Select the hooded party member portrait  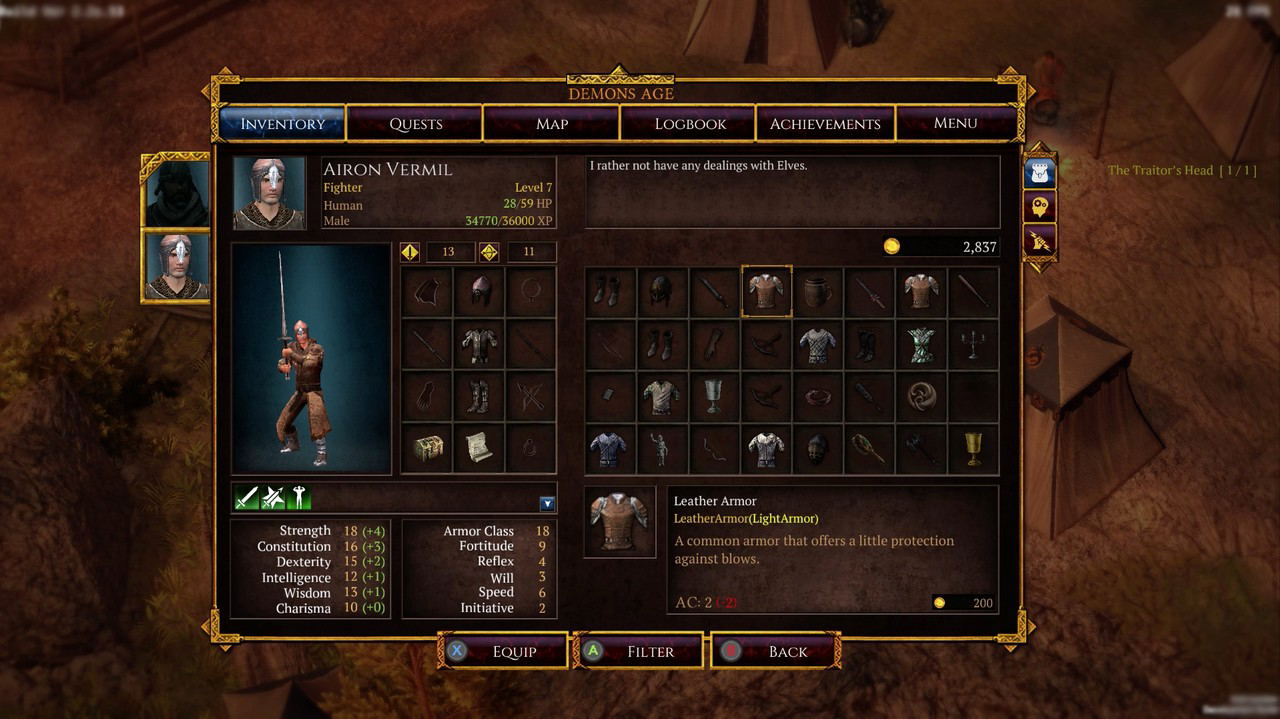[176, 192]
